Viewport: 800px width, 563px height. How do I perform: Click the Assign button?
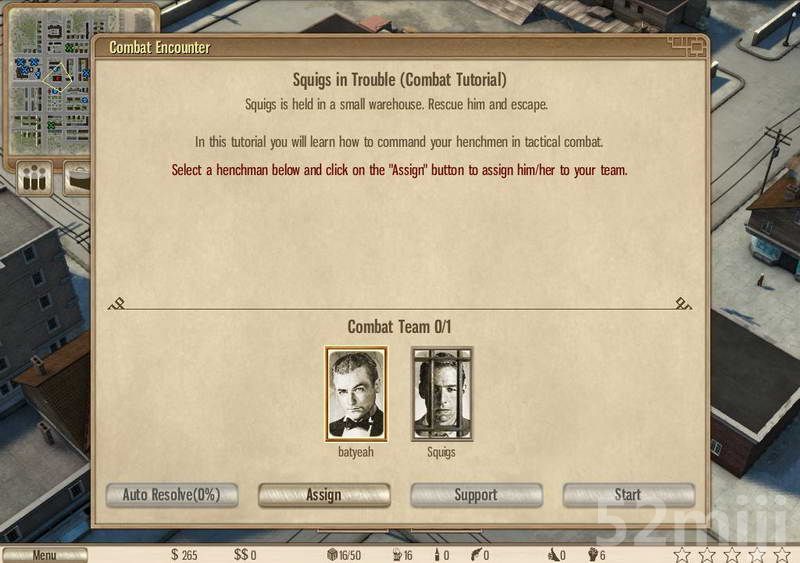(x=324, y=495)
